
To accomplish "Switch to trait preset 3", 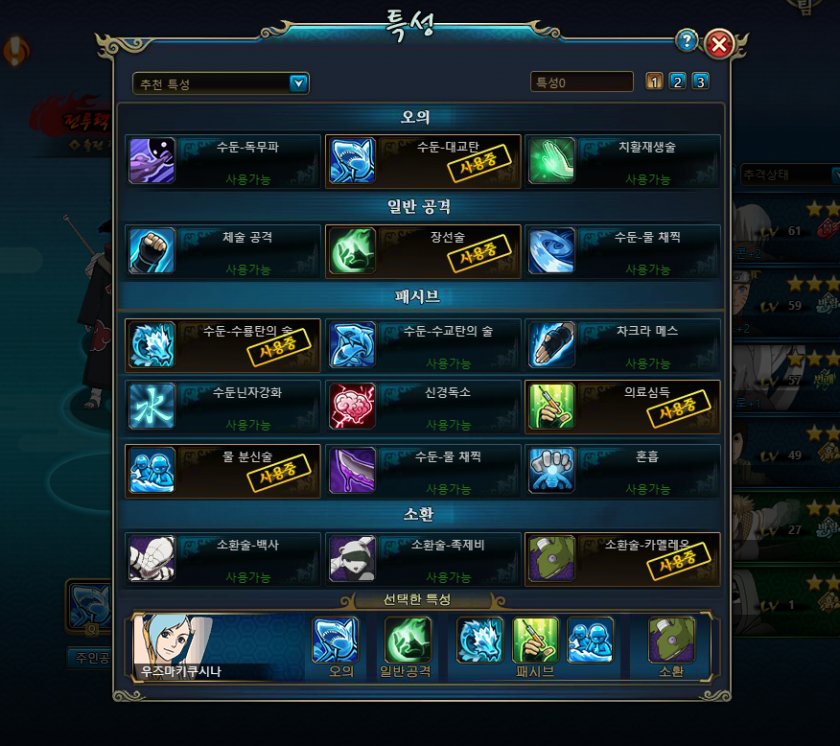I will click(700, 82).
